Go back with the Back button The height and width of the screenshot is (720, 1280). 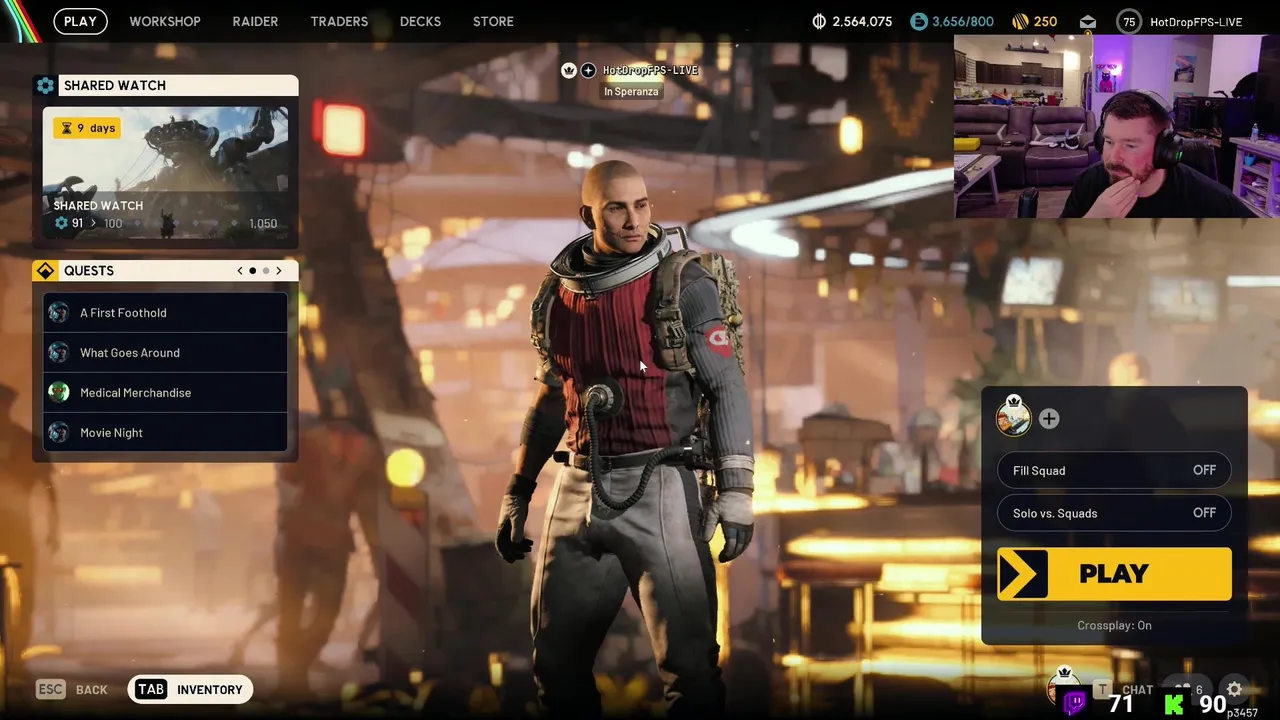72,689
